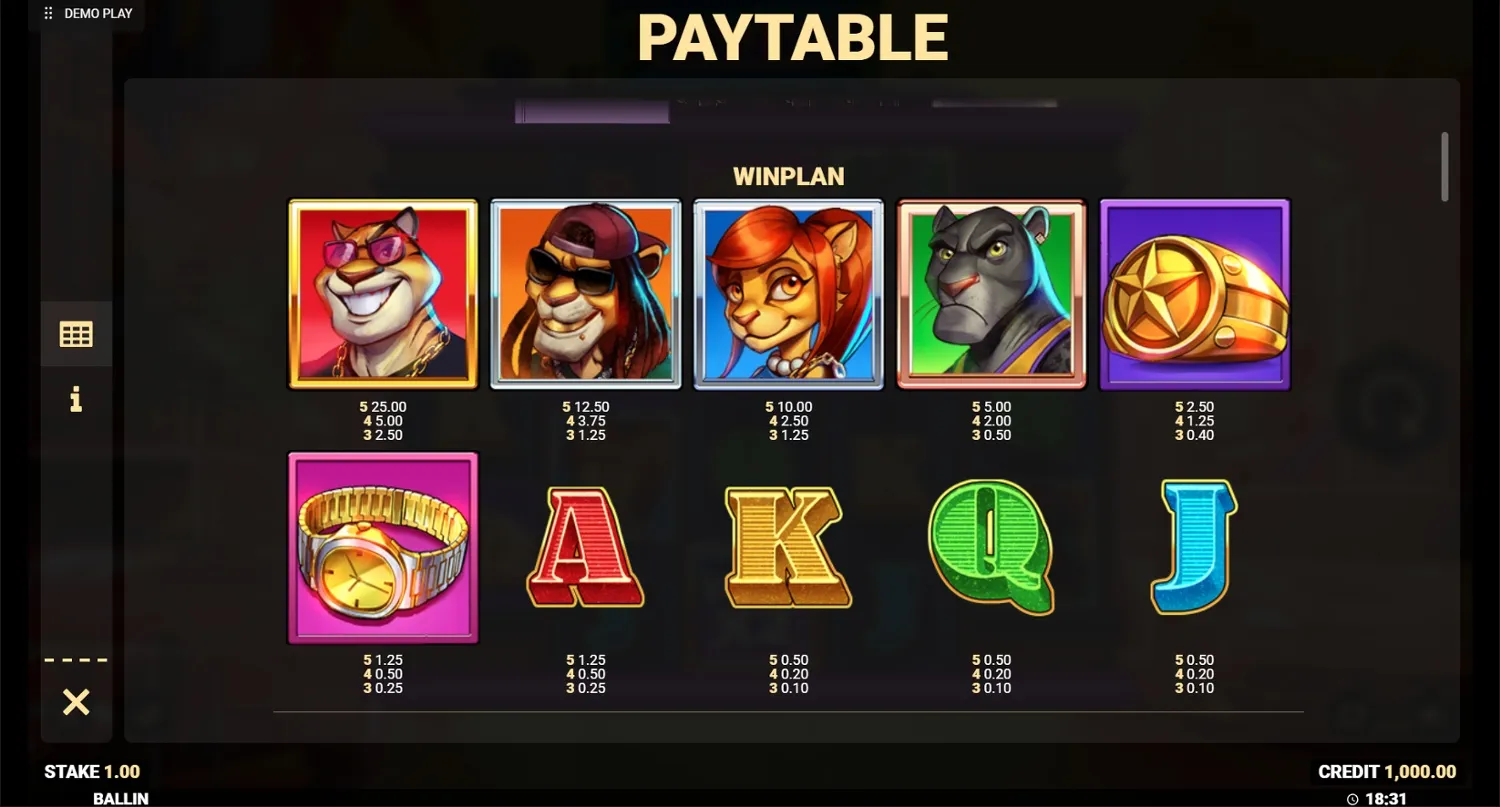The width and height of the screenshot is (1500, 807).
Task: Select the gold star ring symbol
Action: [x=1194, y=294]
